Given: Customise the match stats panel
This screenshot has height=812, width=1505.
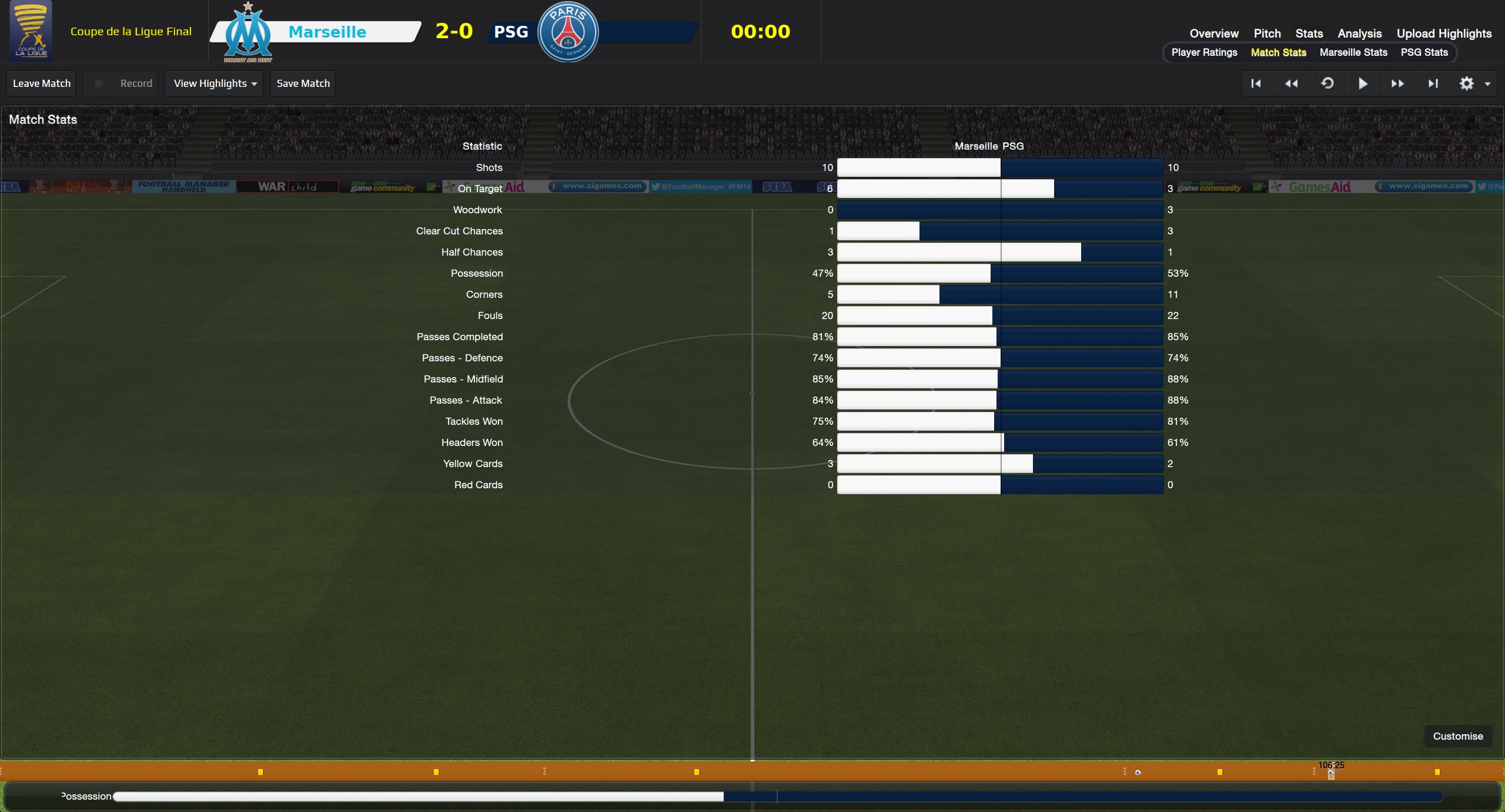Looking at the screenshot, I should coord(1457,736).
